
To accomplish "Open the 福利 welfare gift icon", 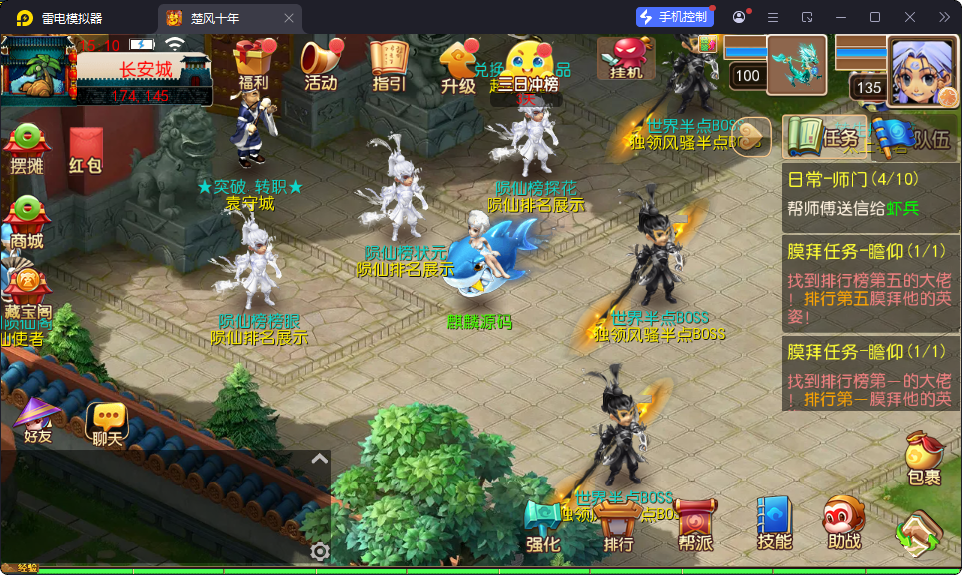I will 252,64.
